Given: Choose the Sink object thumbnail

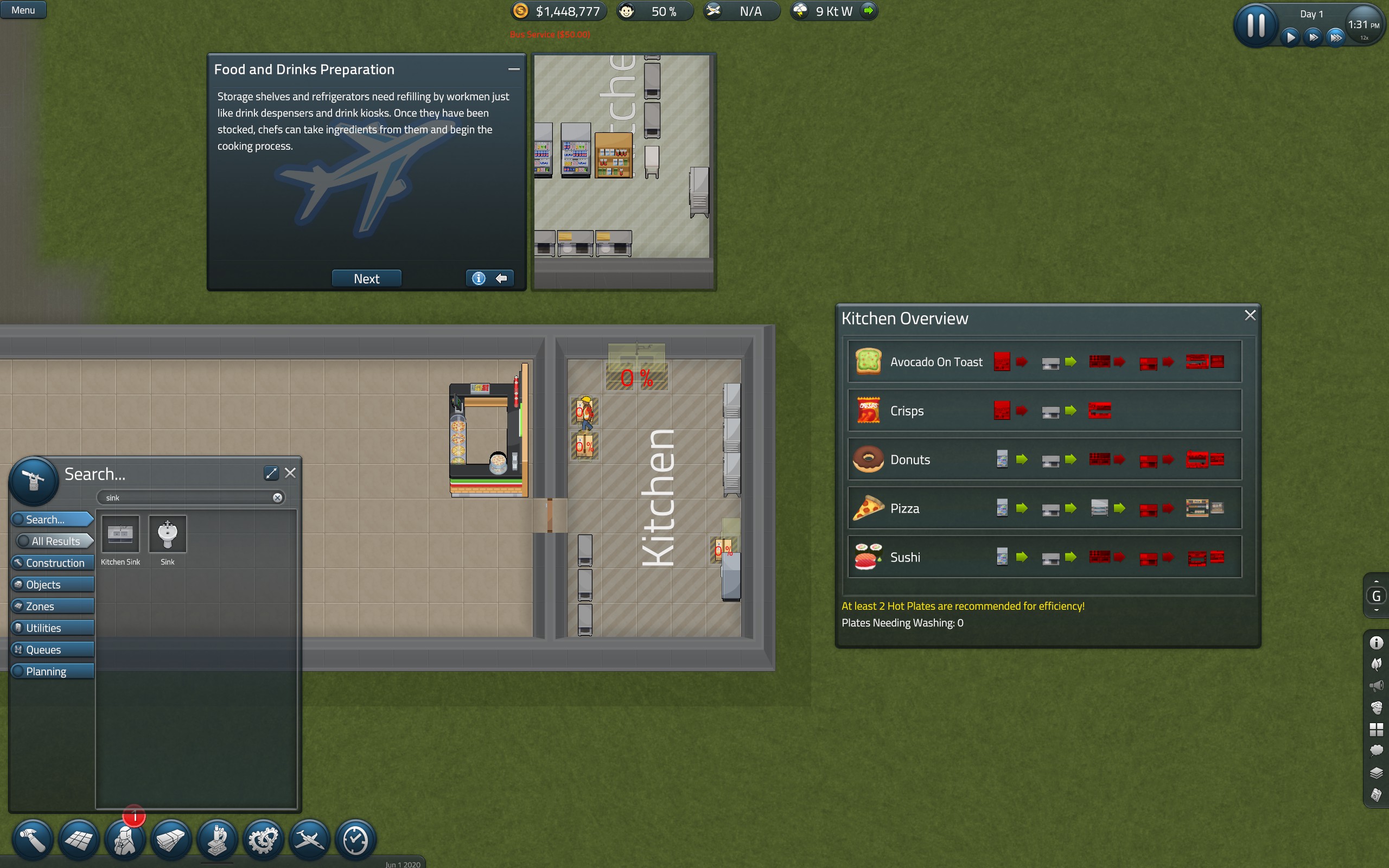Looking at the screenshot, I should click(168, 534).
